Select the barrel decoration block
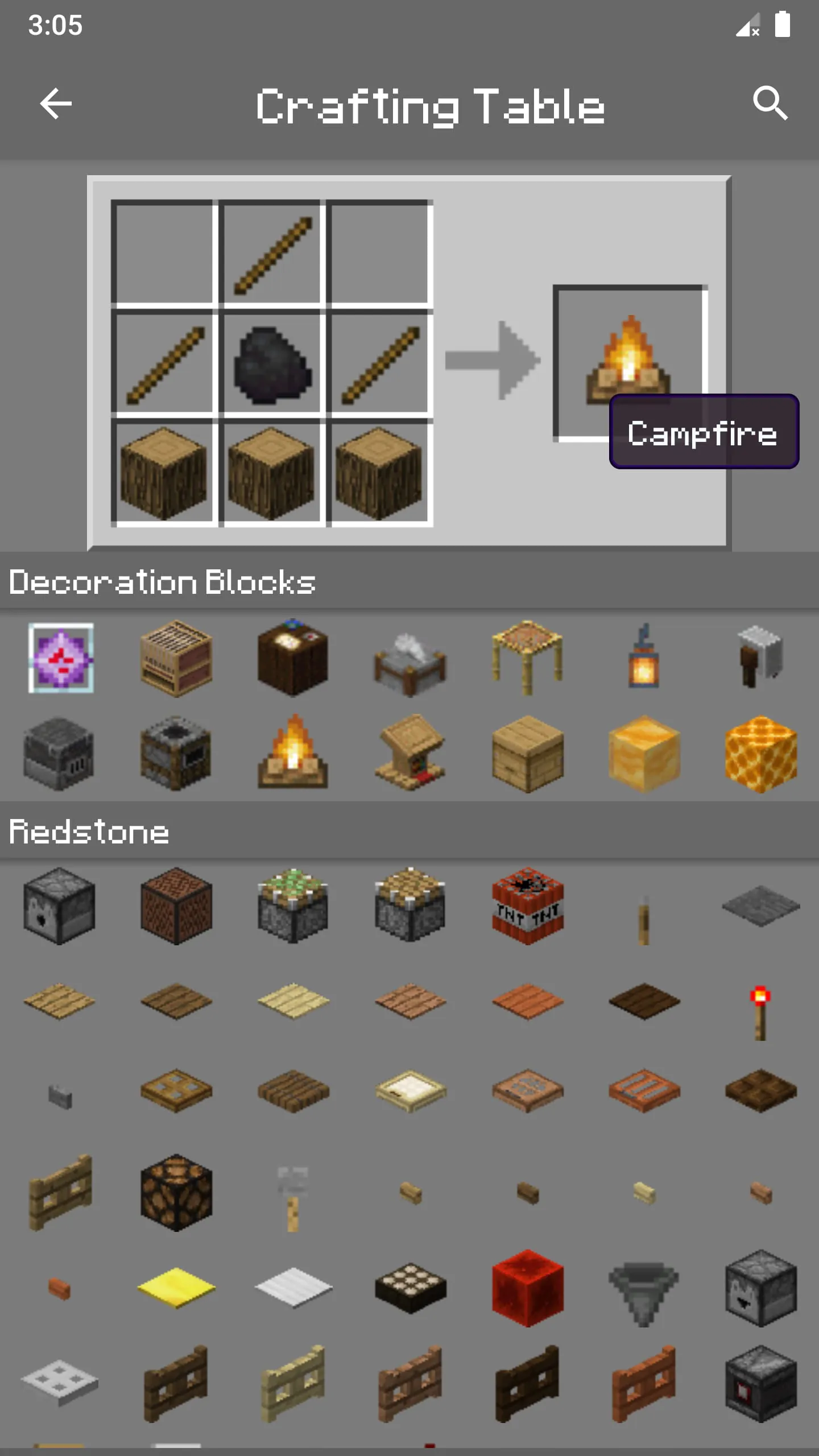 pos(529,754)
